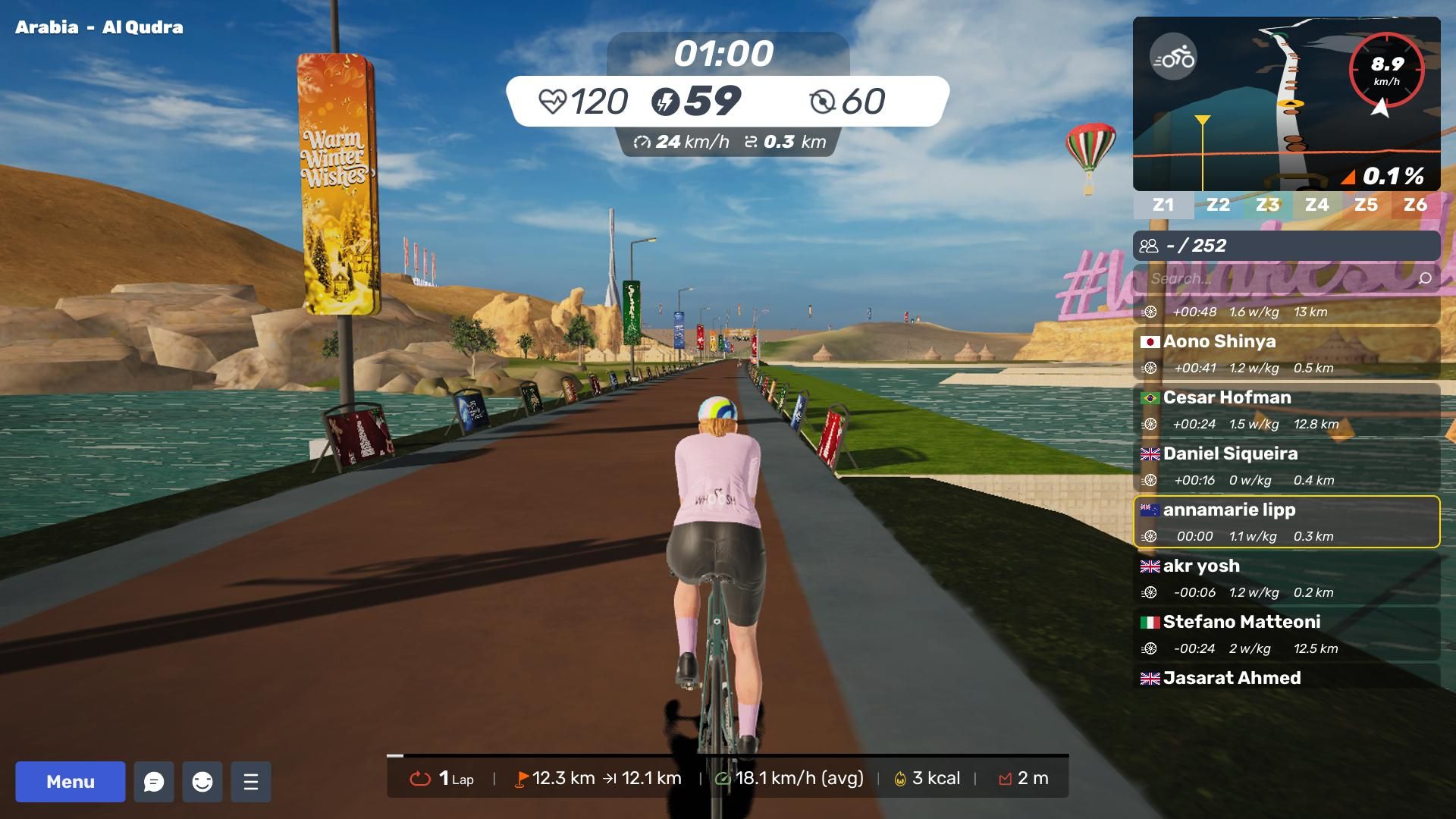Click the rider count 252 header
Viewport: 1456px width, 819px height.
point(1286,246)
